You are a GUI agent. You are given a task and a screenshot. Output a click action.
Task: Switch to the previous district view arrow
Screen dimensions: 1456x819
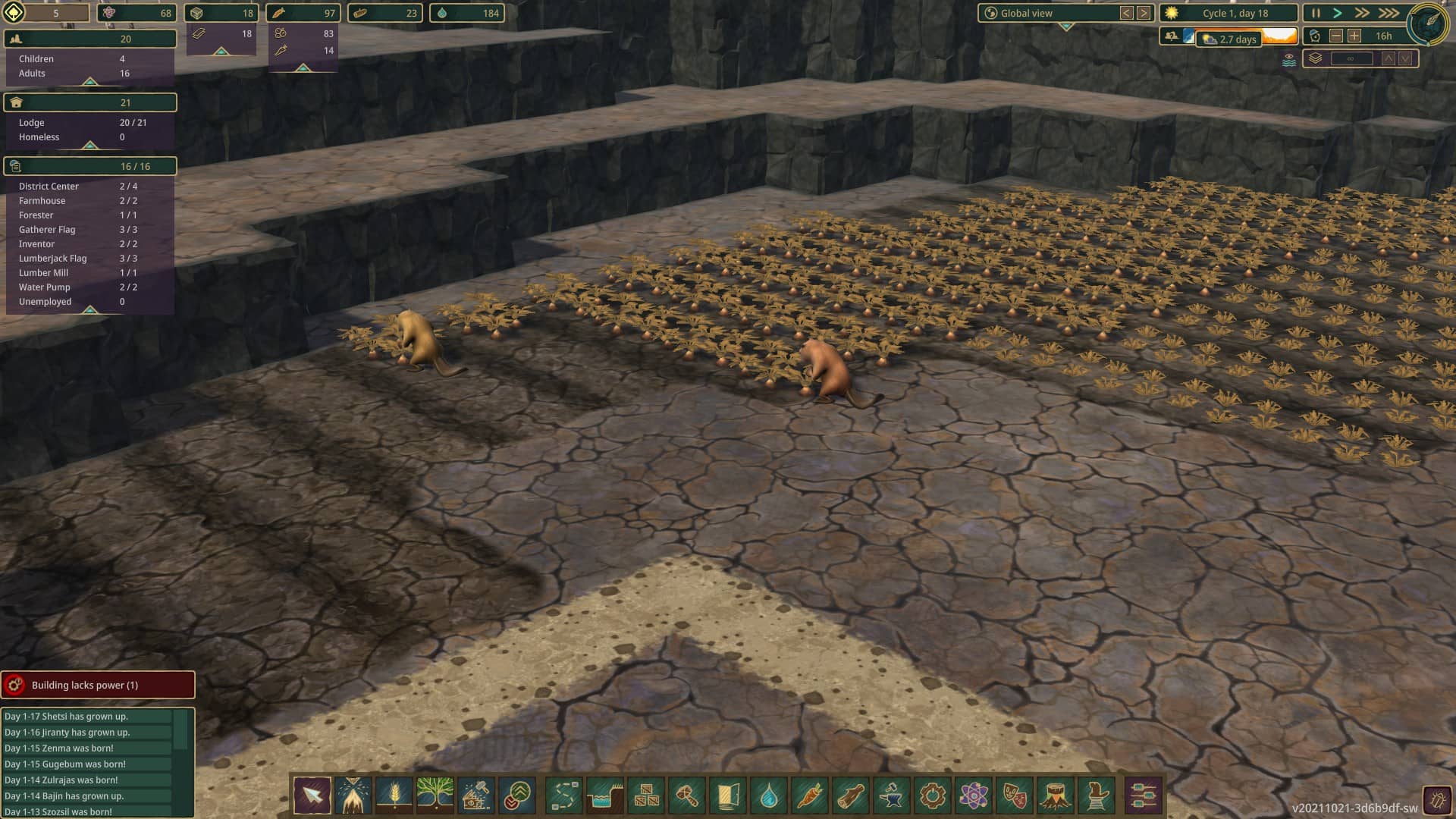pyautogui.click(x=1127, y=13)
